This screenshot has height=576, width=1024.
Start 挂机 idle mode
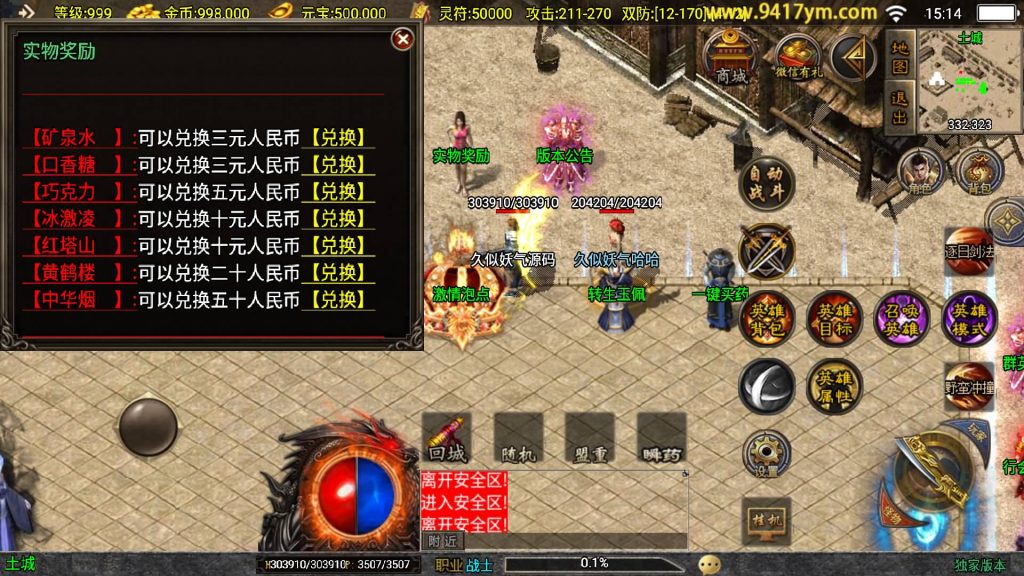(x=767, y=520)
